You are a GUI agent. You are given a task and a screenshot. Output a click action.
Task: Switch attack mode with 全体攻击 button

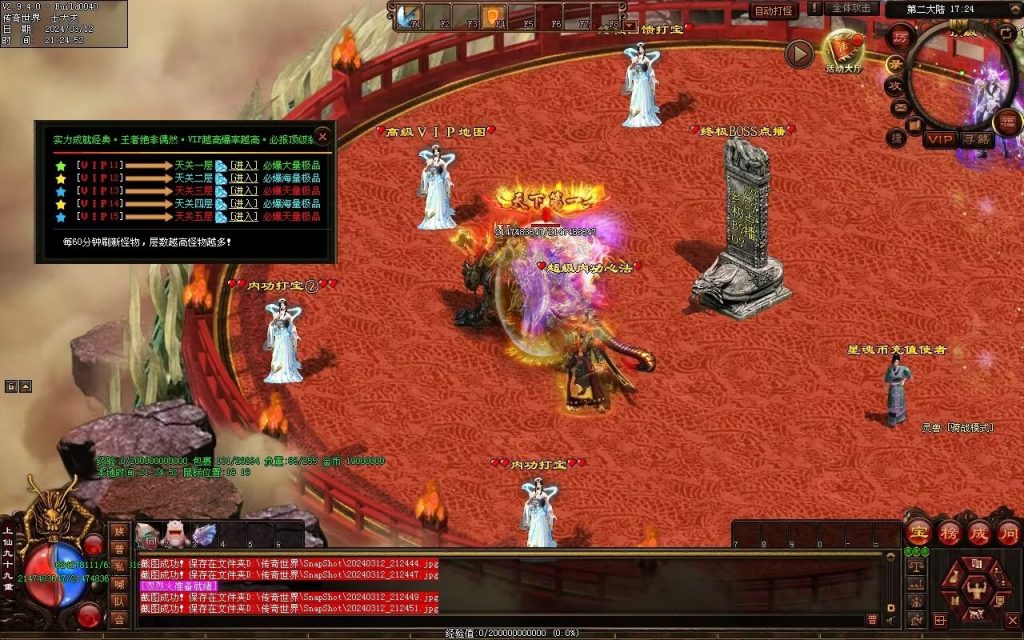coord(852,9)
